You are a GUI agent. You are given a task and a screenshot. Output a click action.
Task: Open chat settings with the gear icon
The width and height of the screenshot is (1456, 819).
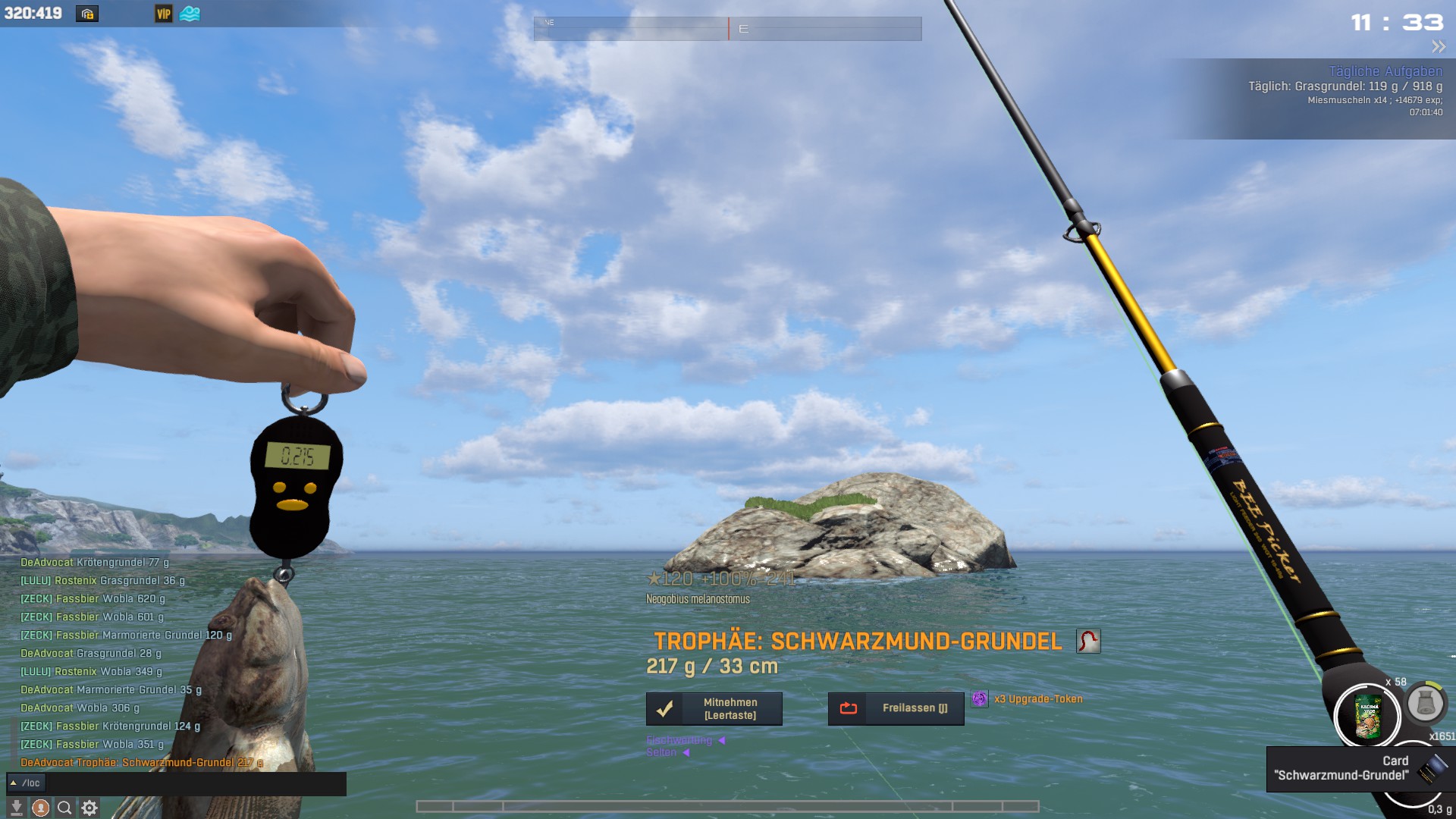coord(89,808)
